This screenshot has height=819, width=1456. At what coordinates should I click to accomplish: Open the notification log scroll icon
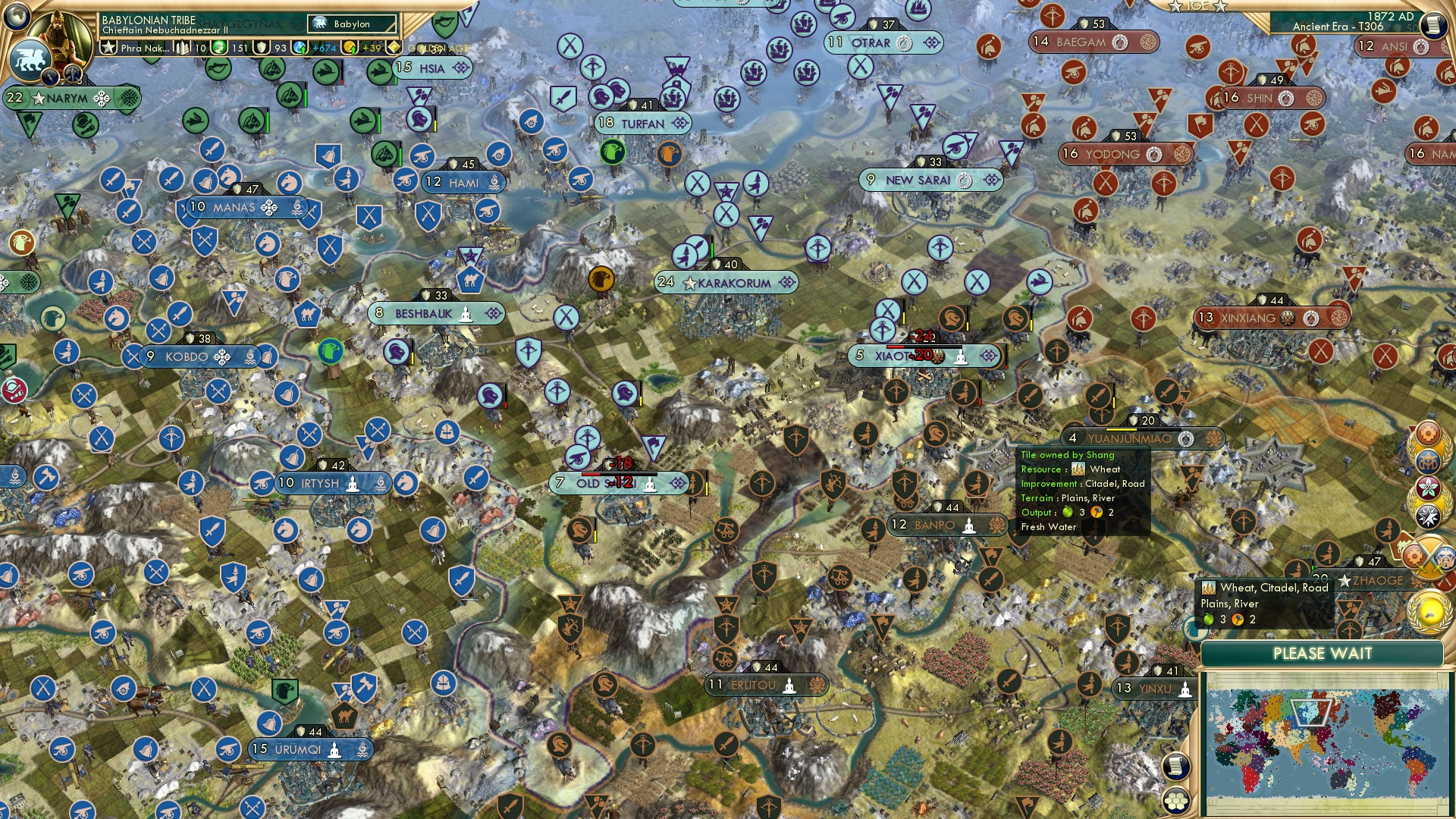tap(1175, 767)
